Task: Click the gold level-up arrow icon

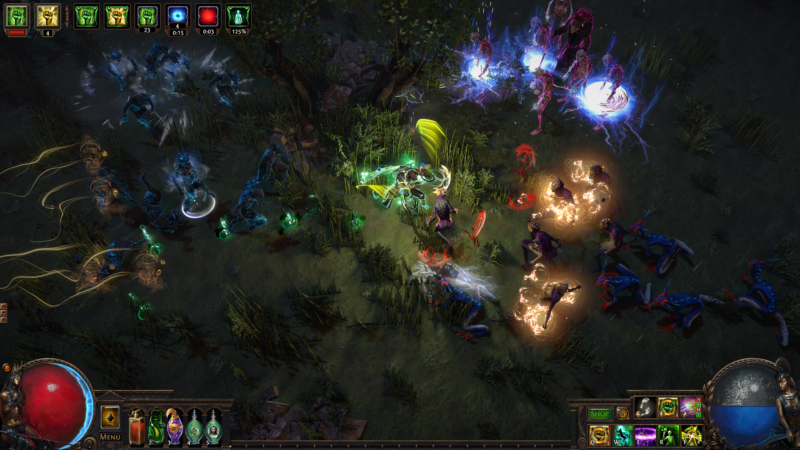Action: point(110,416)
